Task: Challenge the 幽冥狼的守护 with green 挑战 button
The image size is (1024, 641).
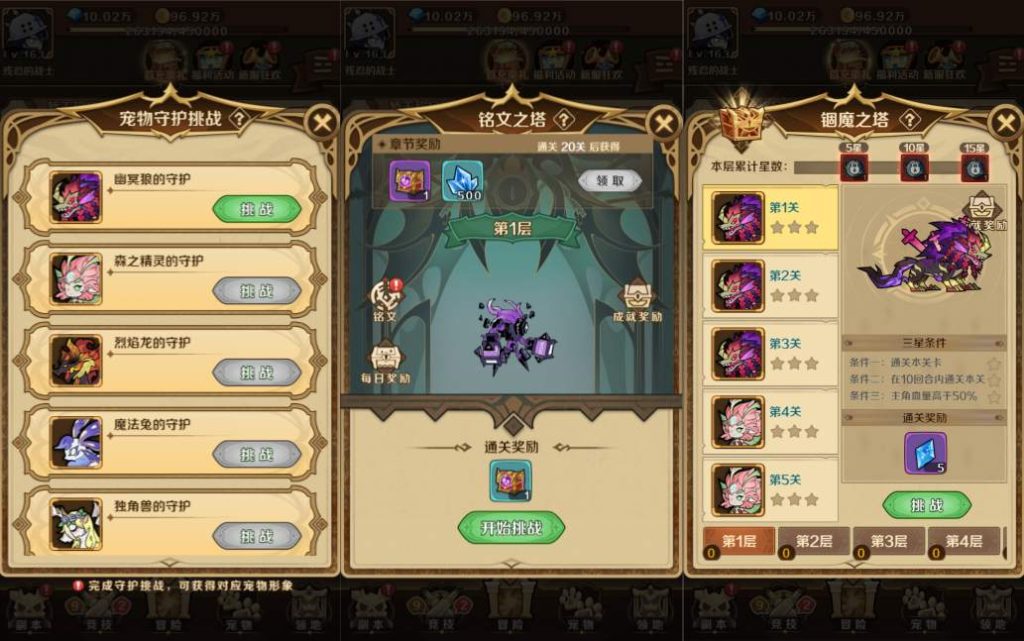Action: (256, 209)
